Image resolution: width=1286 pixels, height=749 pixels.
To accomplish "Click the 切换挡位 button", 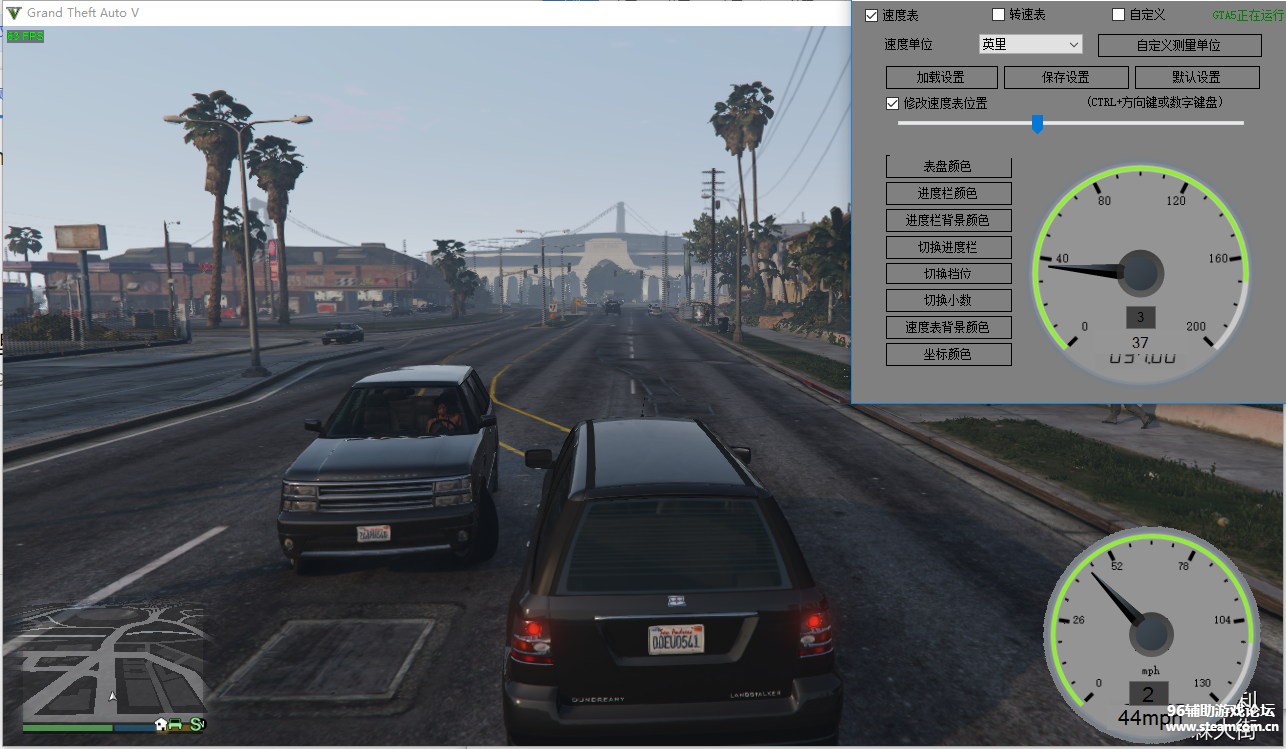I will [x=948, y=274].
